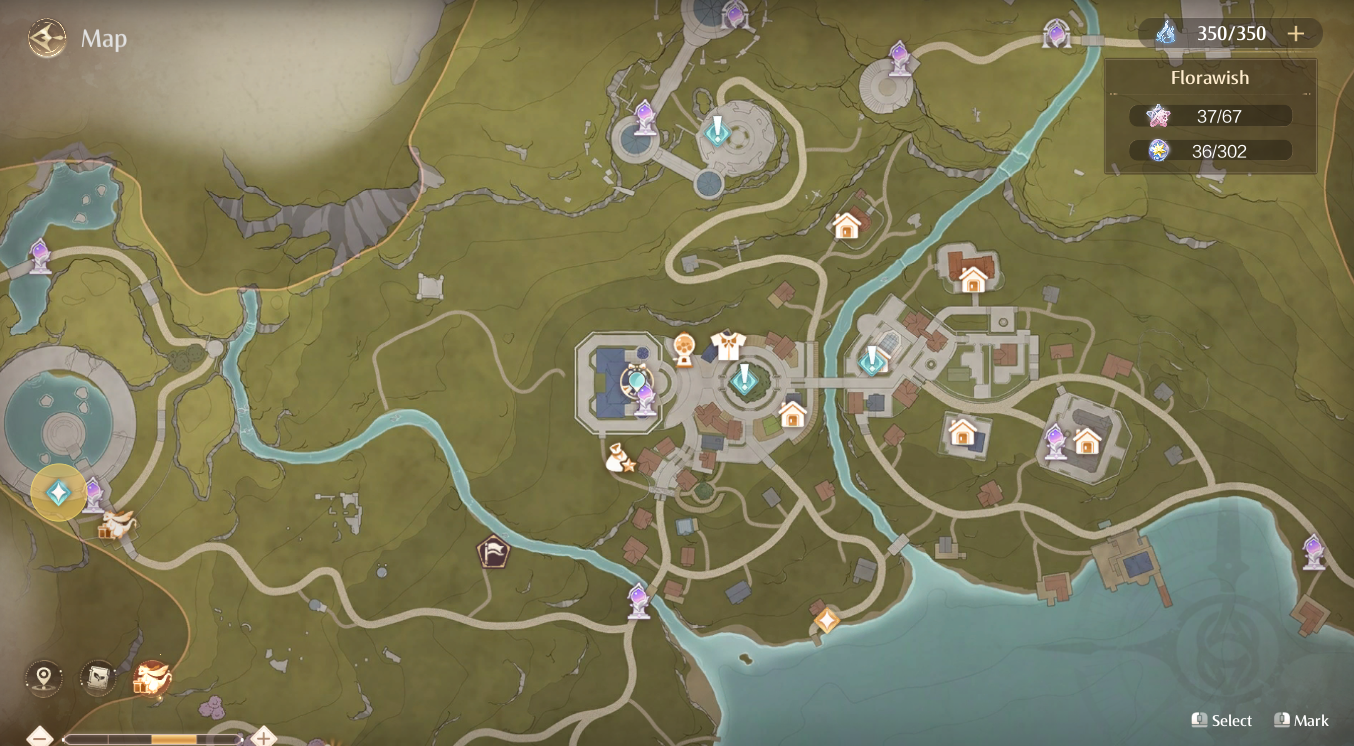Click the plus to restore energy

click(1296, 33)
